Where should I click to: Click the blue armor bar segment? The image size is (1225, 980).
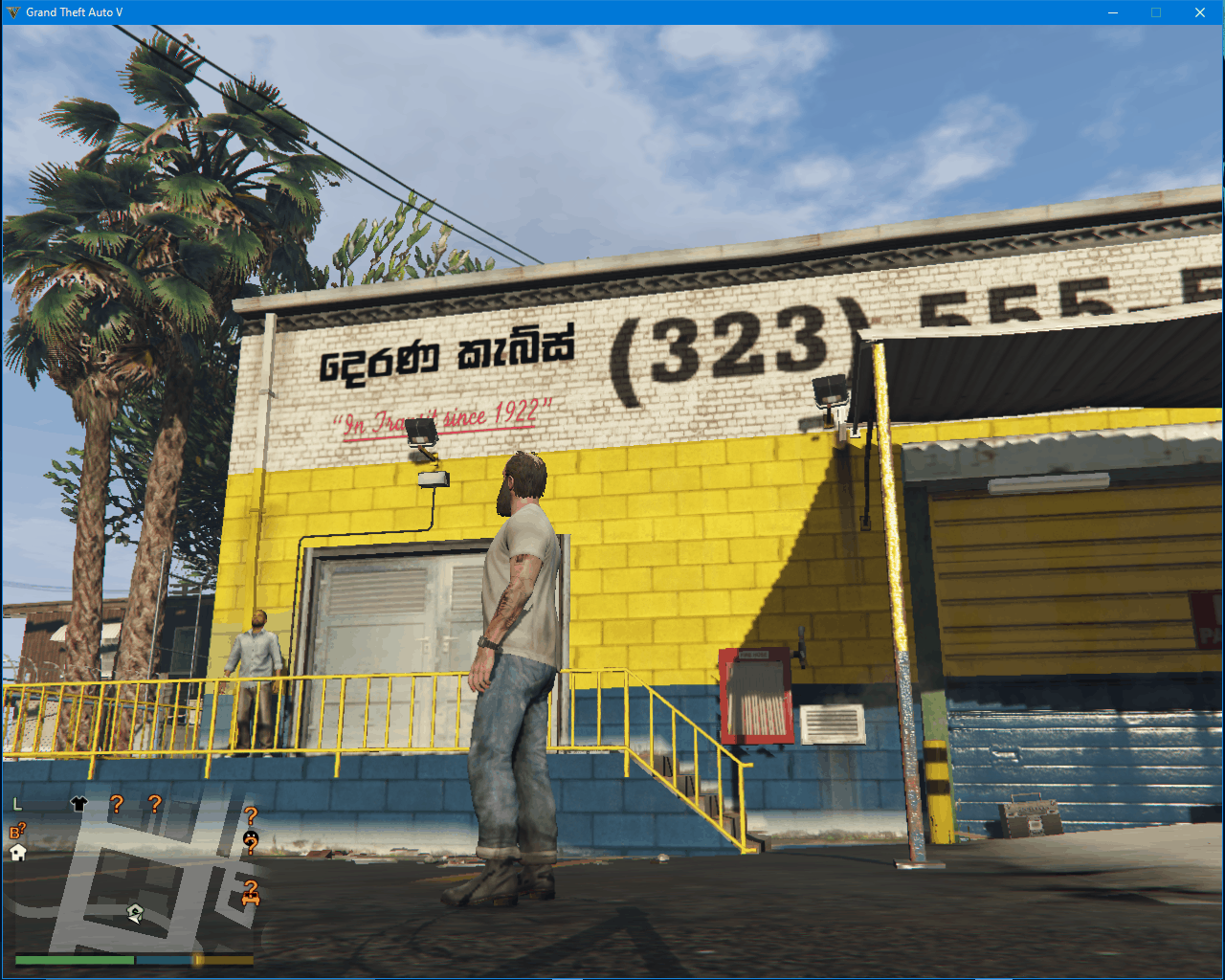pyautogui.click(x=163, y=959)
